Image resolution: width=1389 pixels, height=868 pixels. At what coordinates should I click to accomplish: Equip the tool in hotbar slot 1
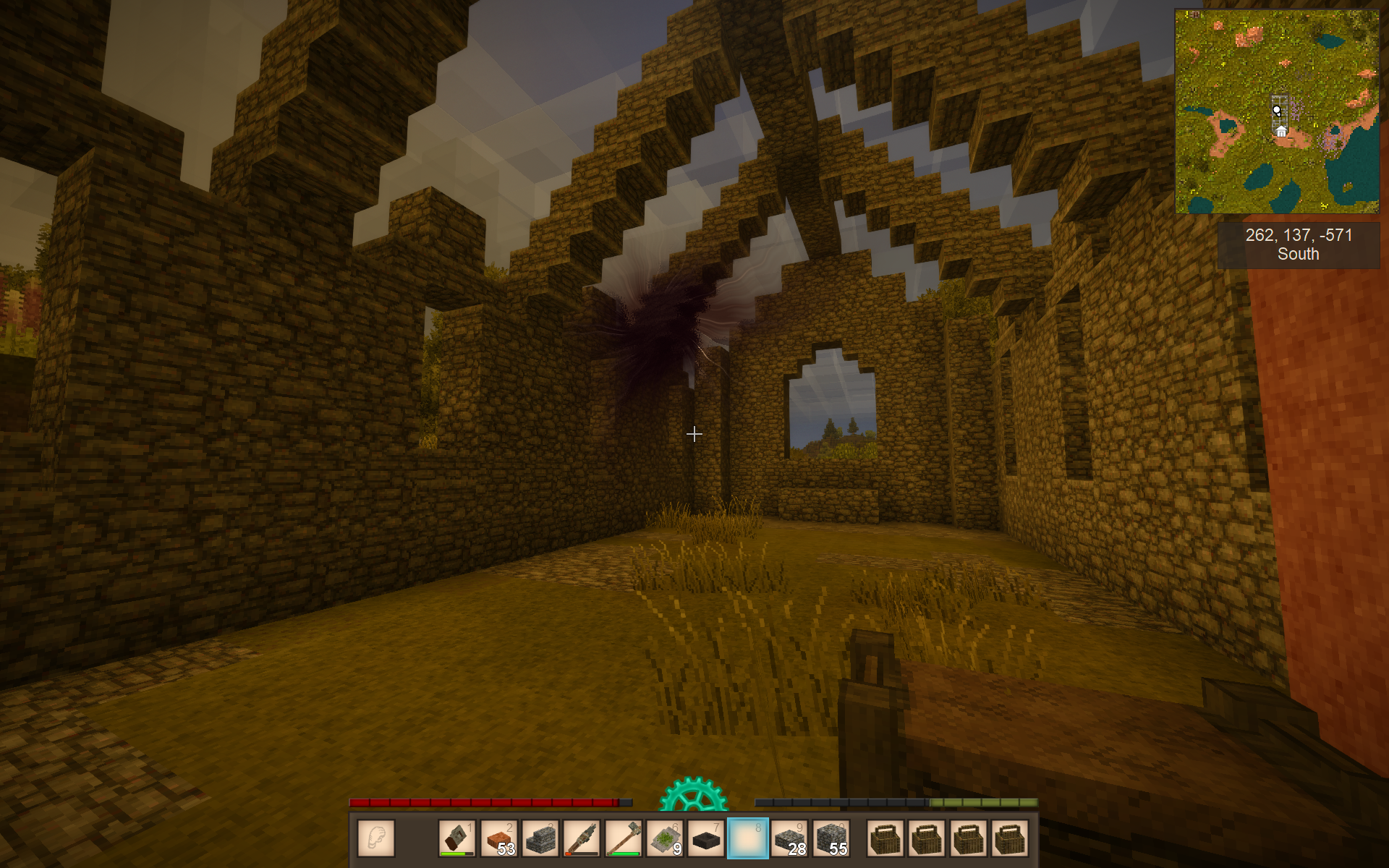tap(457, 838)
